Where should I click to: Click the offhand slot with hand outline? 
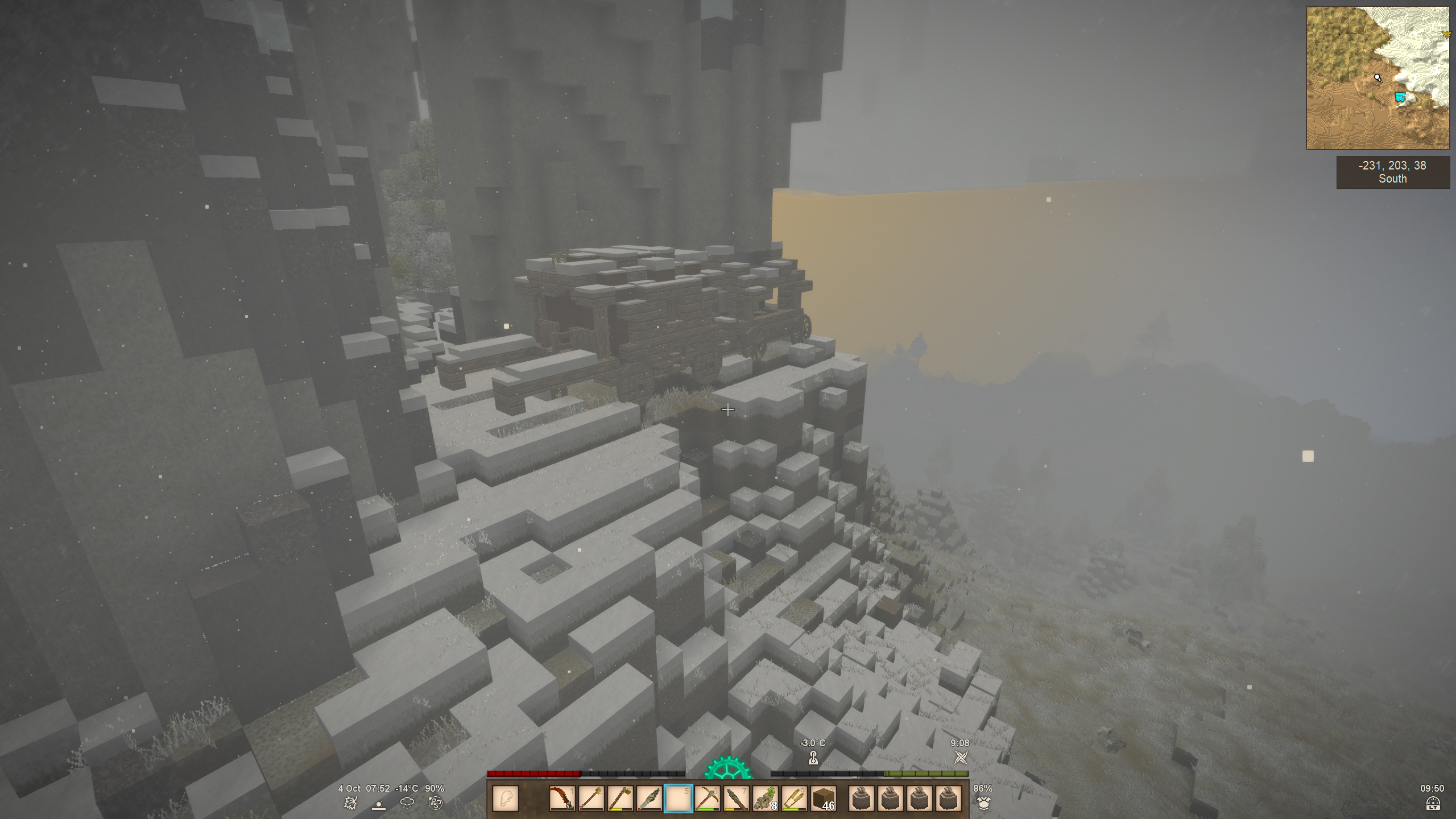[x=505, y=799]
